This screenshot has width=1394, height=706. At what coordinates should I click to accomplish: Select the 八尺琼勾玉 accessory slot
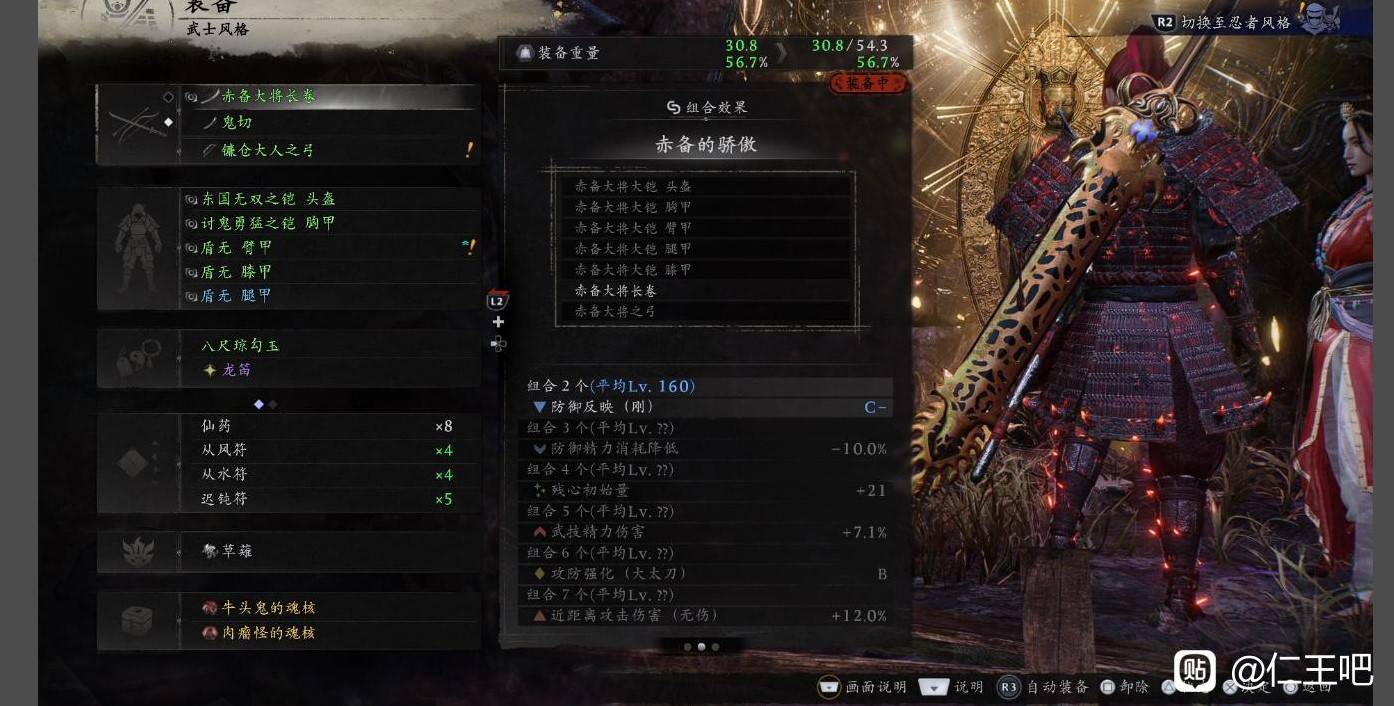[x=241, y=345]
